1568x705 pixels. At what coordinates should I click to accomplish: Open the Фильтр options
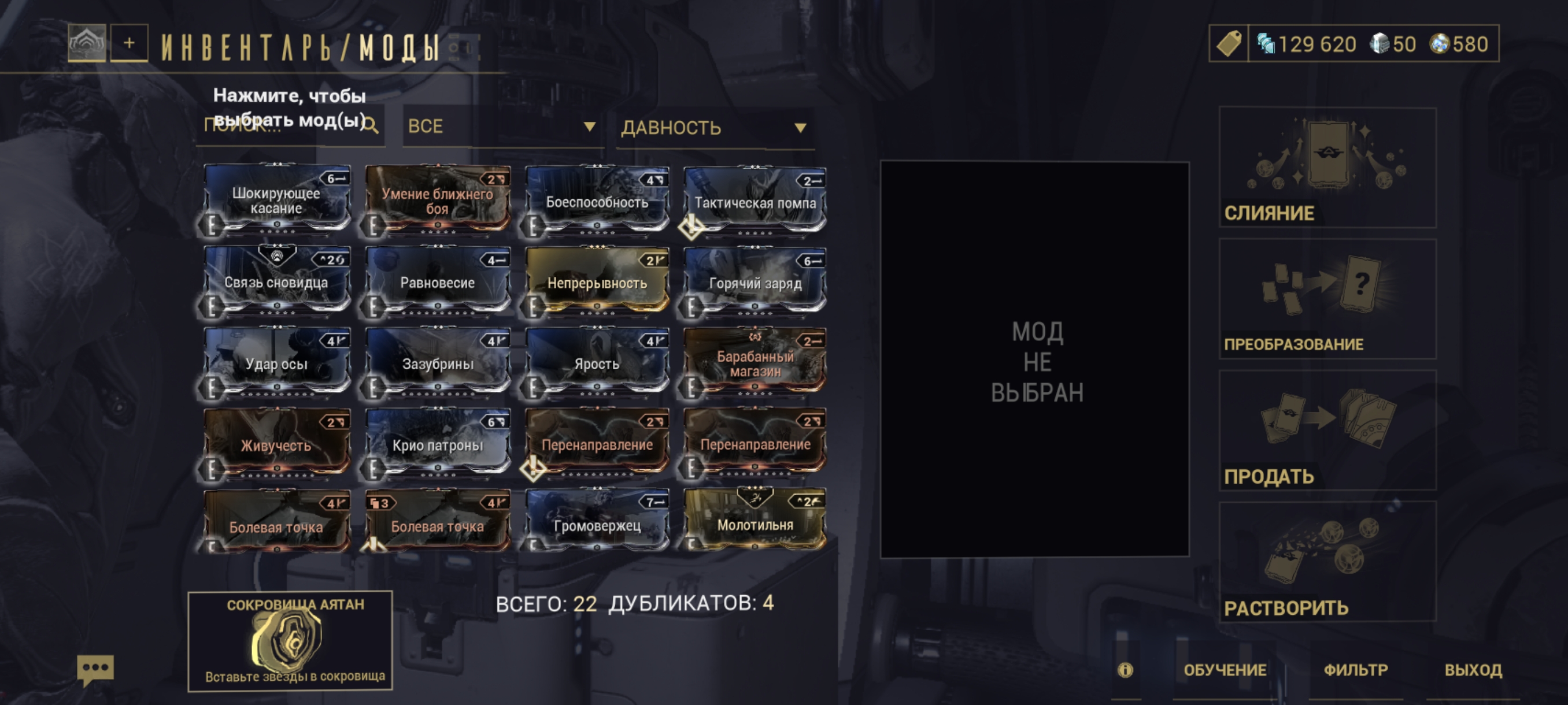tap(1356, 670)
